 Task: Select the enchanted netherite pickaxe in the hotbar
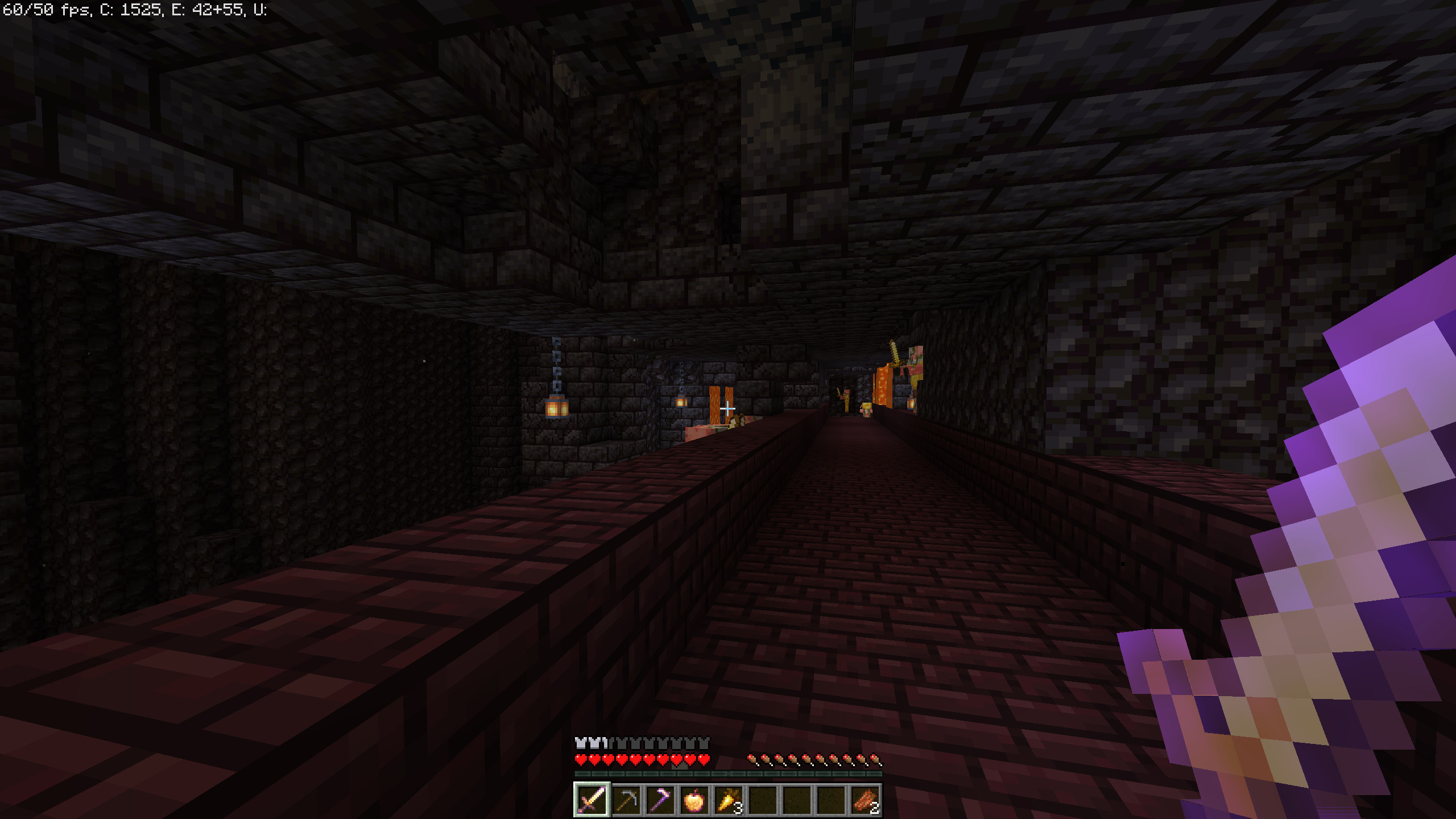tap(661, 801)
